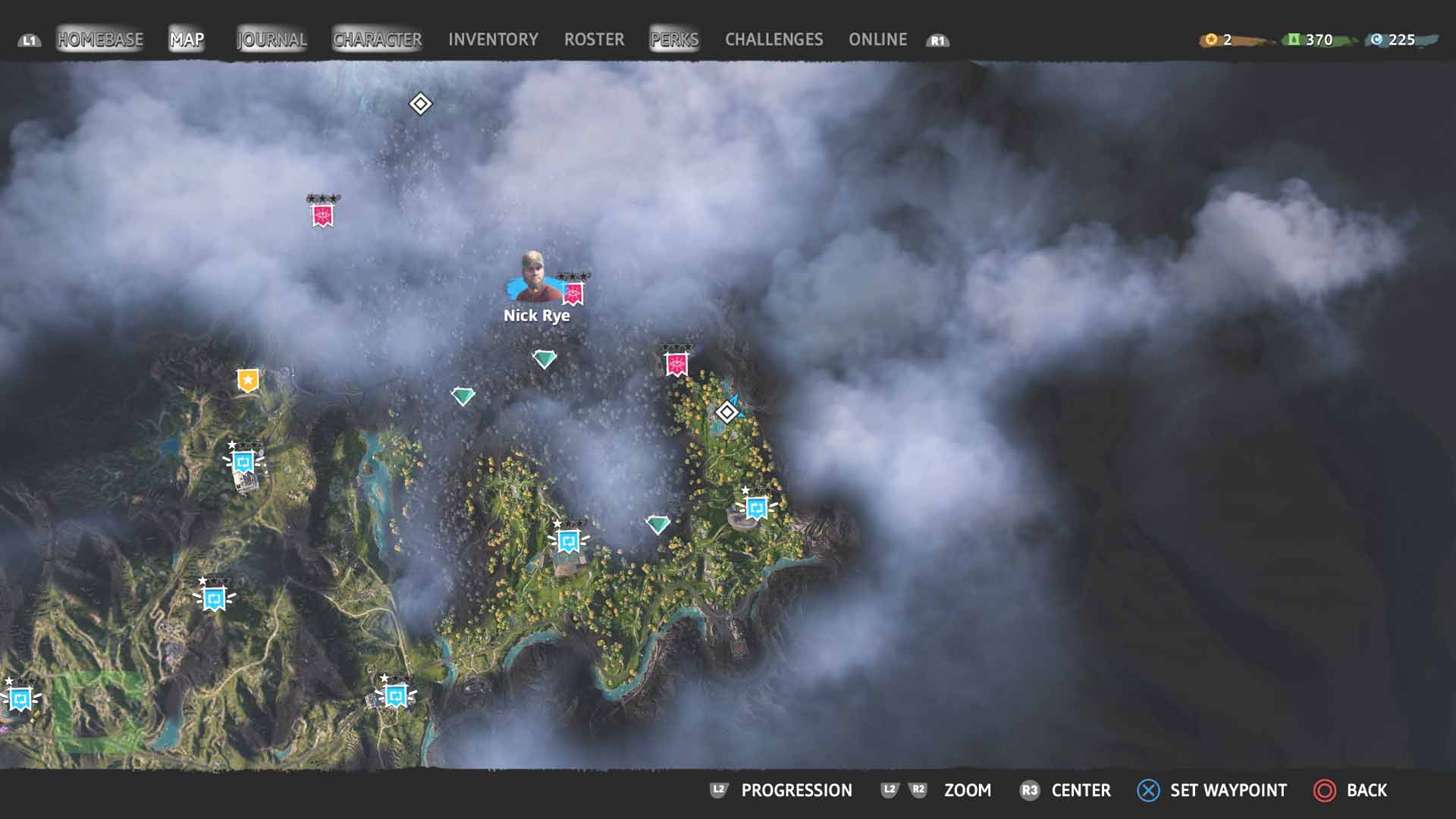The width and height of the screenshot is (1456, 819).
Task: Go to the Character tab
Action: pyautogui.click(x=377, y=39)
